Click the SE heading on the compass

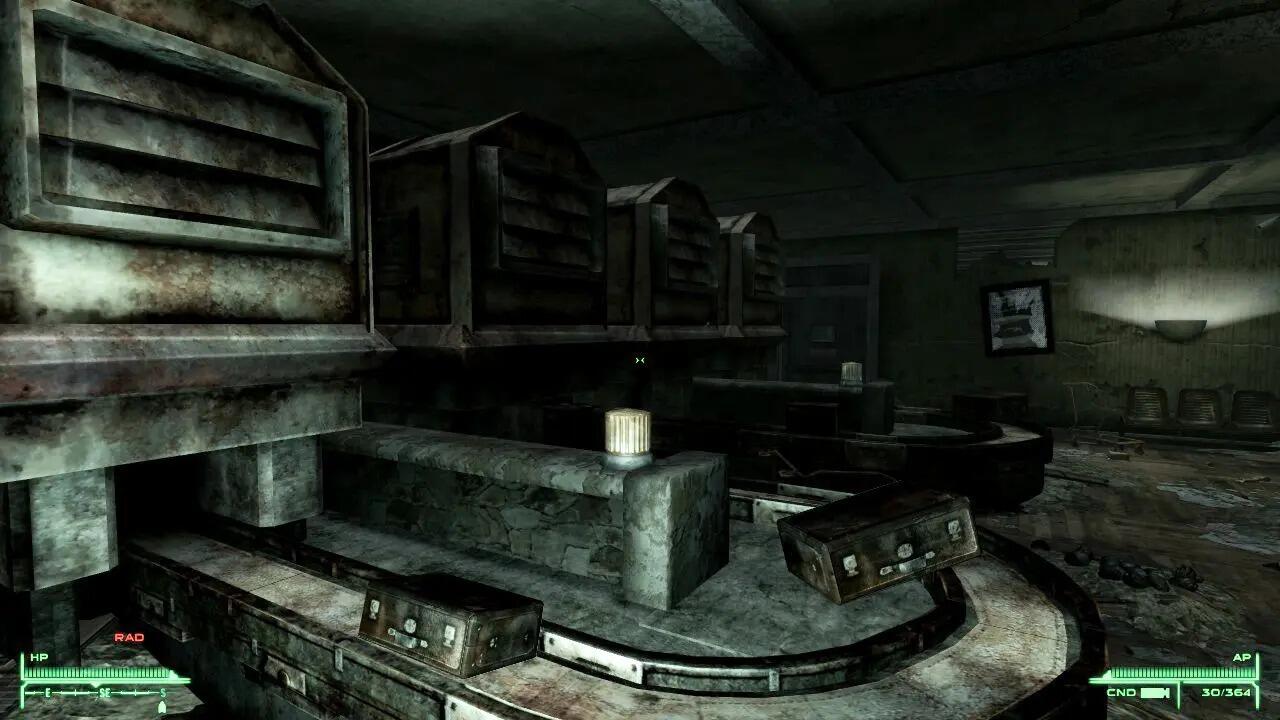click(105, 692)
